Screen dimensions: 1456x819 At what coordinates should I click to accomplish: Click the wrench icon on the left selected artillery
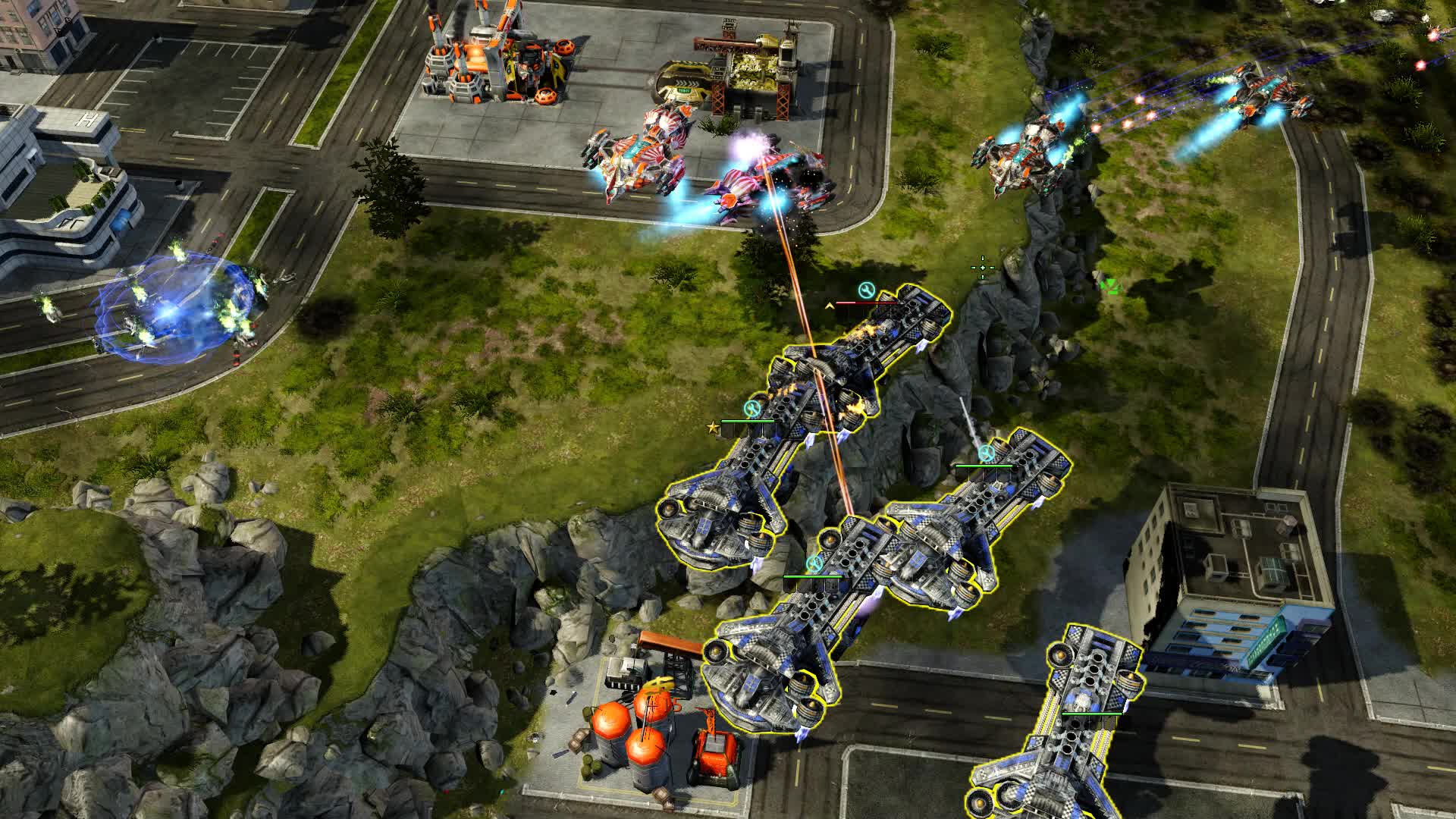tap(752, 407)
